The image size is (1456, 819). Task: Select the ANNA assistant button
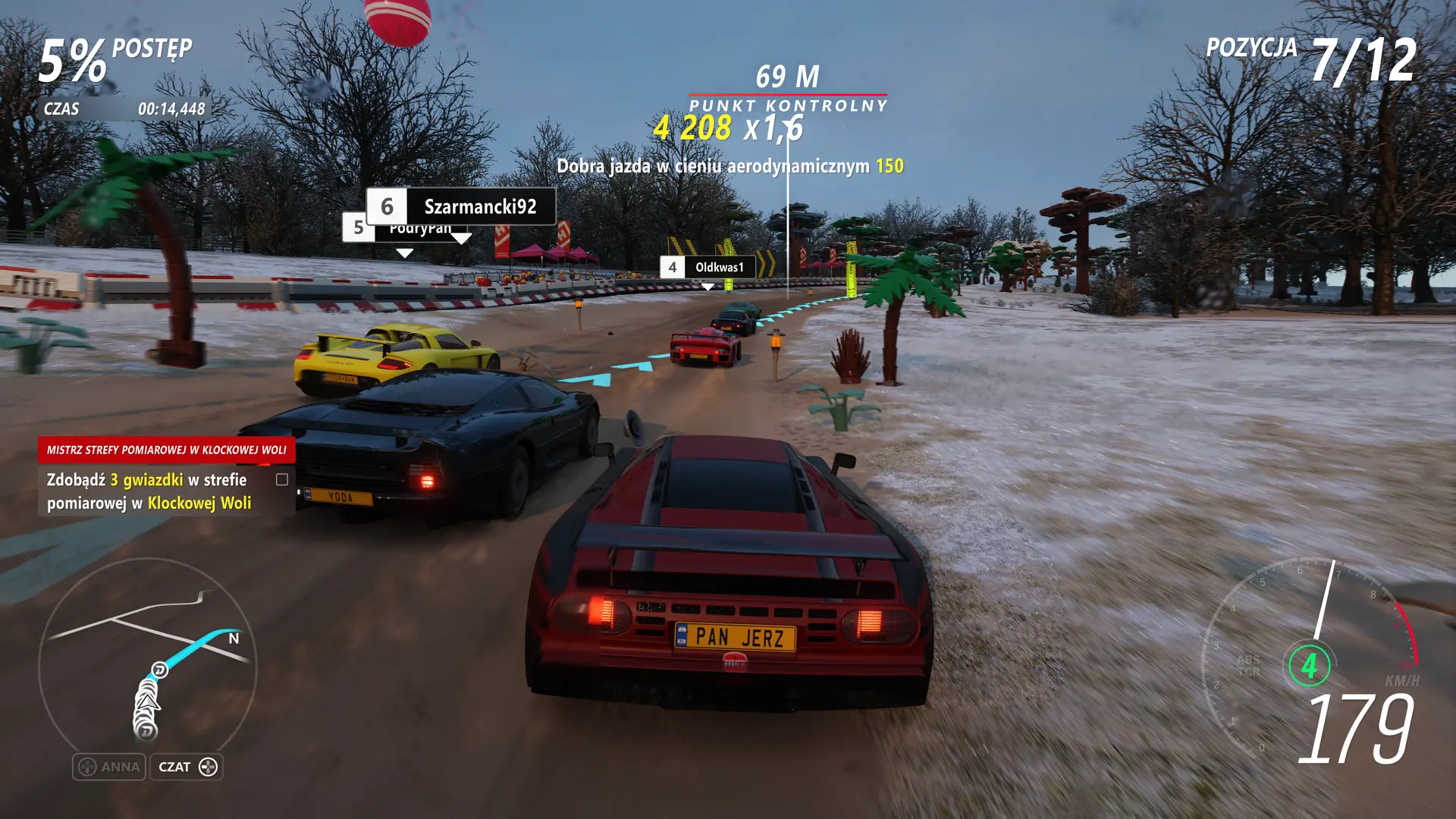click(109, 767)
